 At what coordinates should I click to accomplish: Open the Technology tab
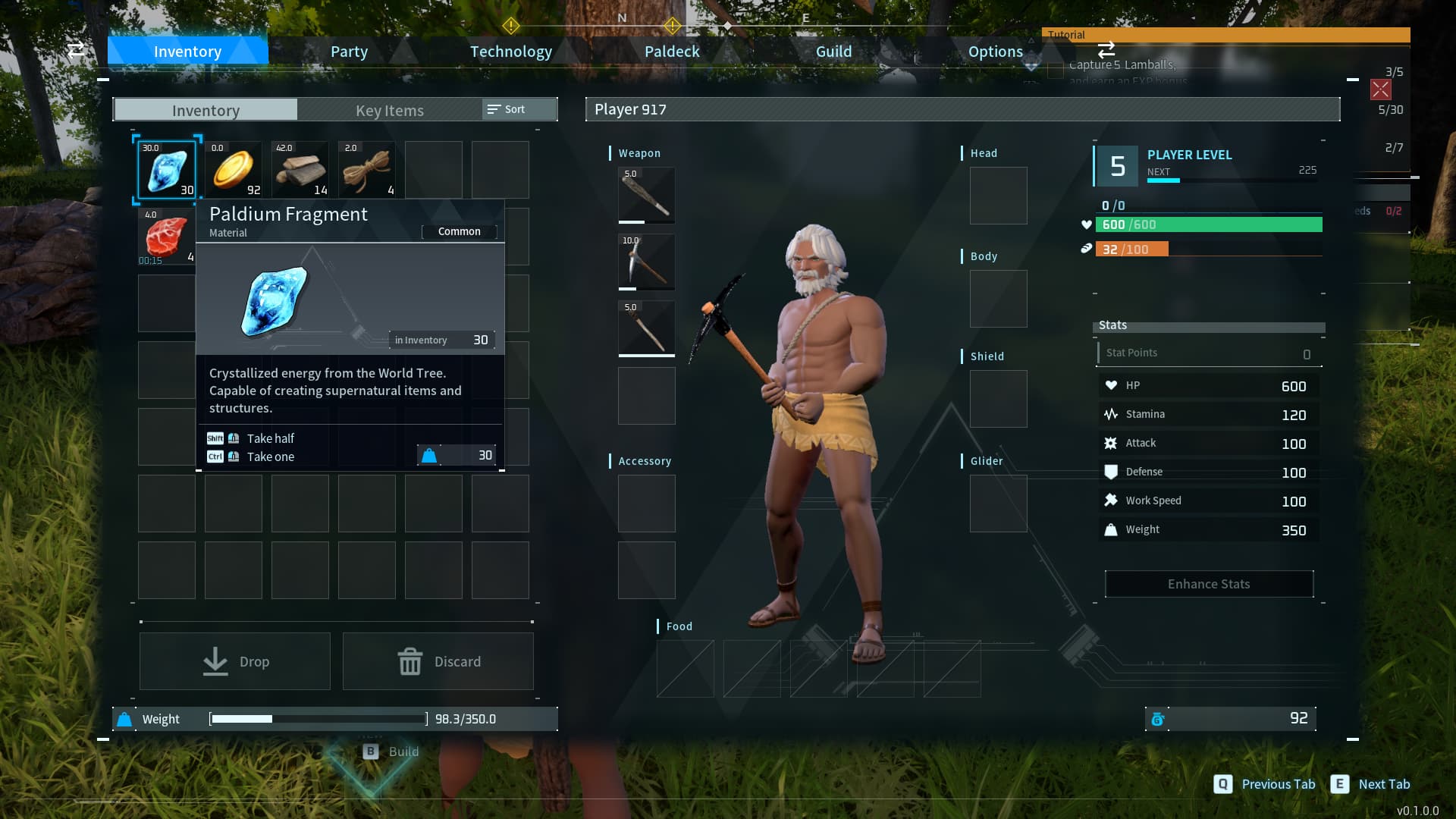[510, 52]
